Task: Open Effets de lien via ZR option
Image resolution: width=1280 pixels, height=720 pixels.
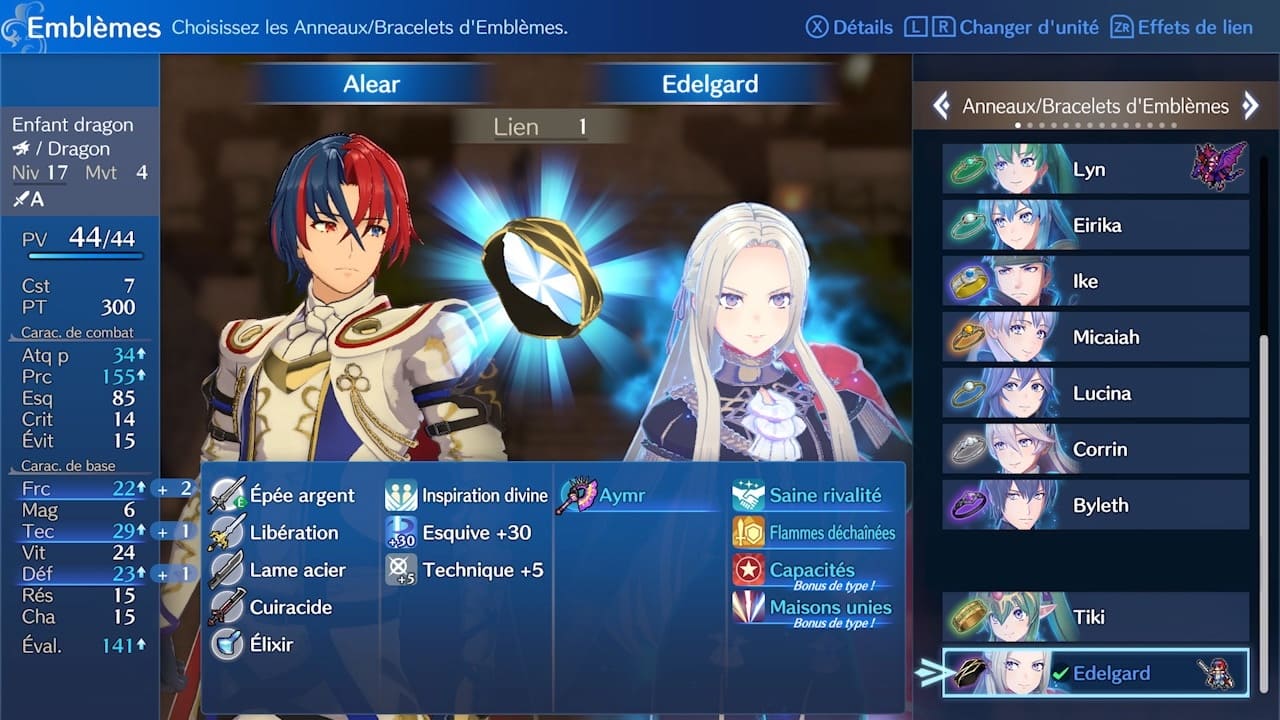Action: 1184,27
